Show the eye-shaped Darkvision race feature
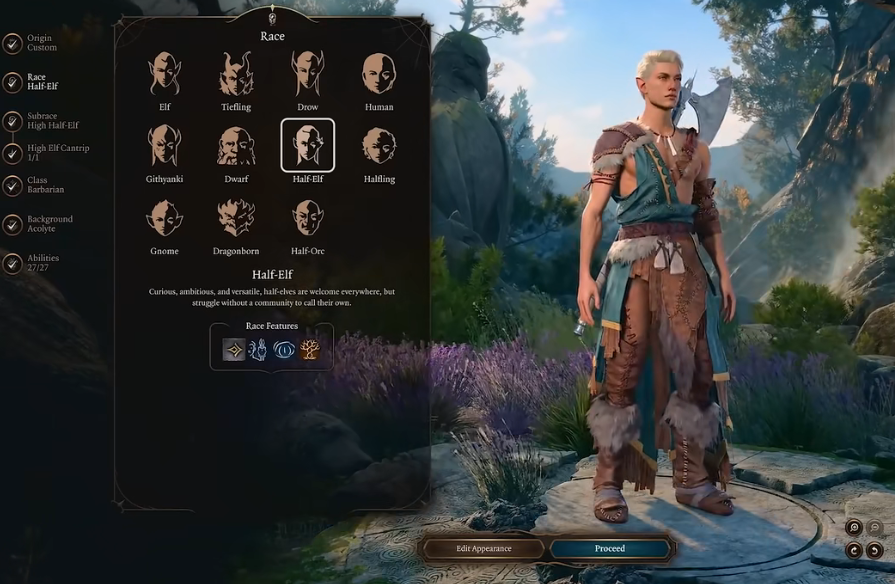The width and height of the screenshot is (895, 584). 284,349
